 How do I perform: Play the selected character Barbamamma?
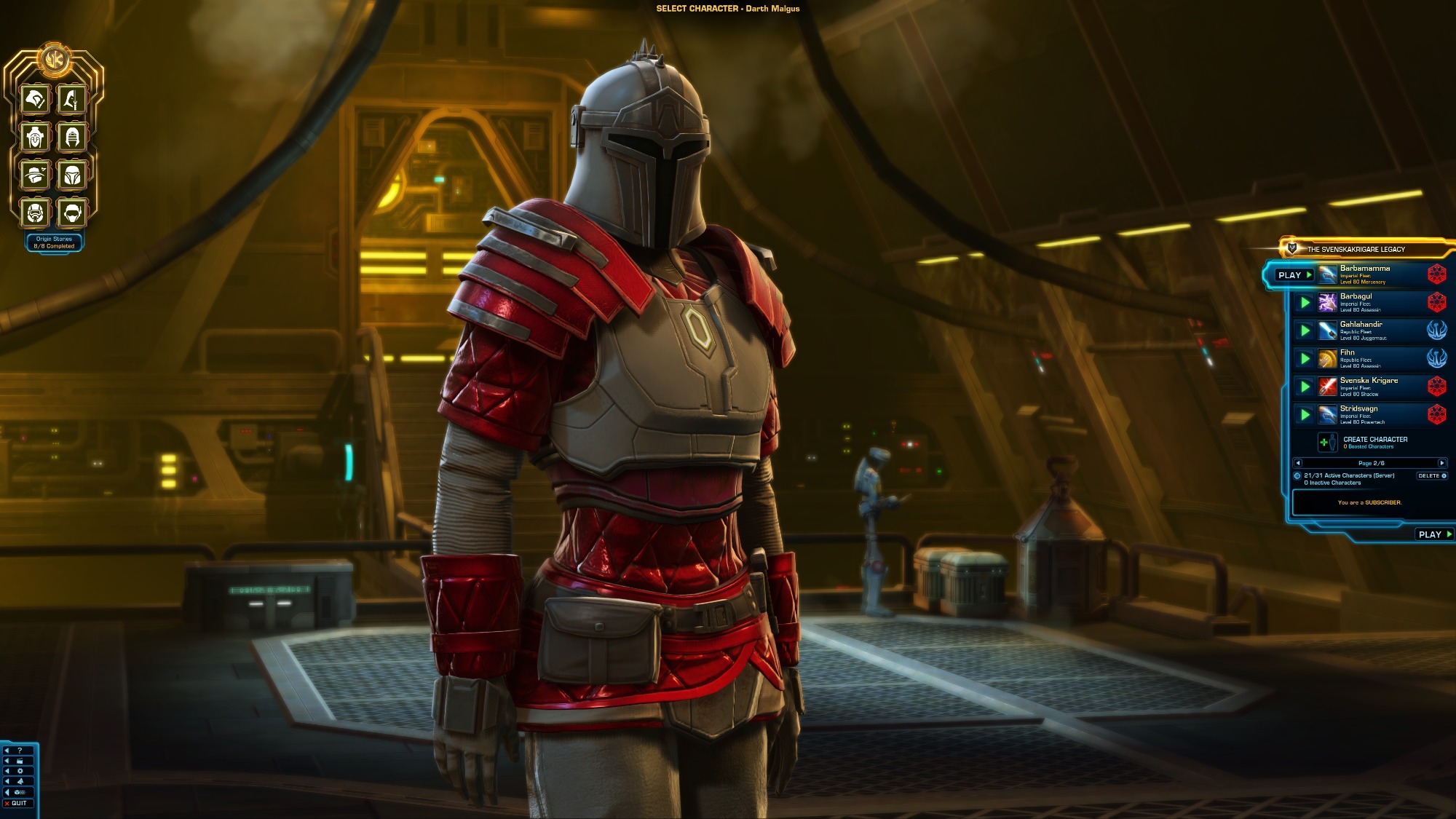point(1294,275)
